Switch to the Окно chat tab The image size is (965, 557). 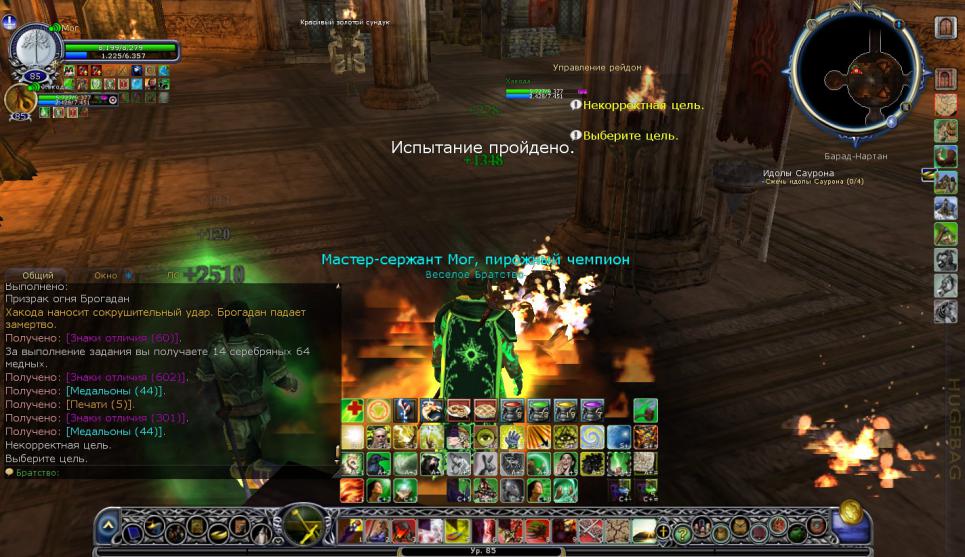pyautogui.click(x=106, y=275)
